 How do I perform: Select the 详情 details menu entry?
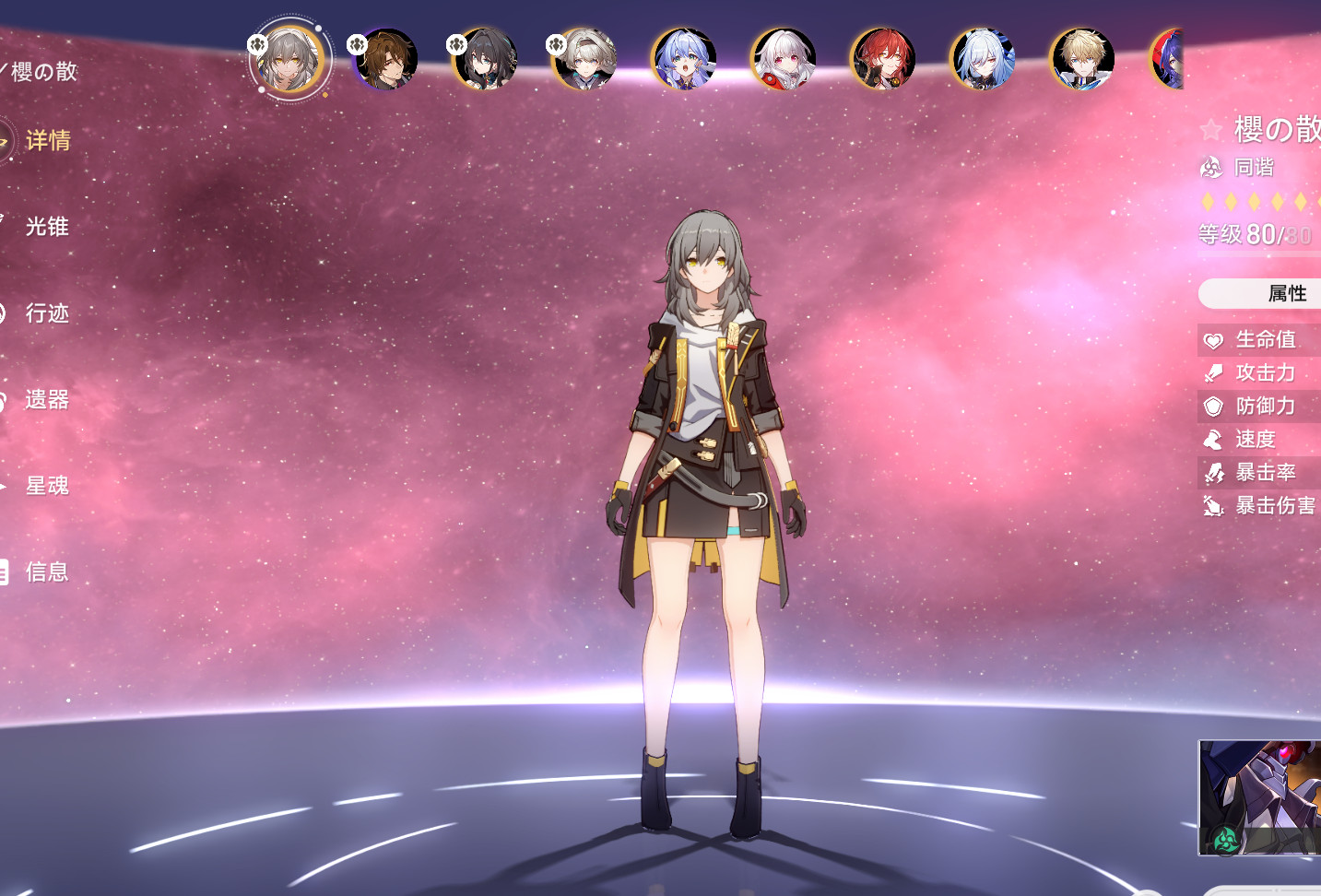coord(51,141)
